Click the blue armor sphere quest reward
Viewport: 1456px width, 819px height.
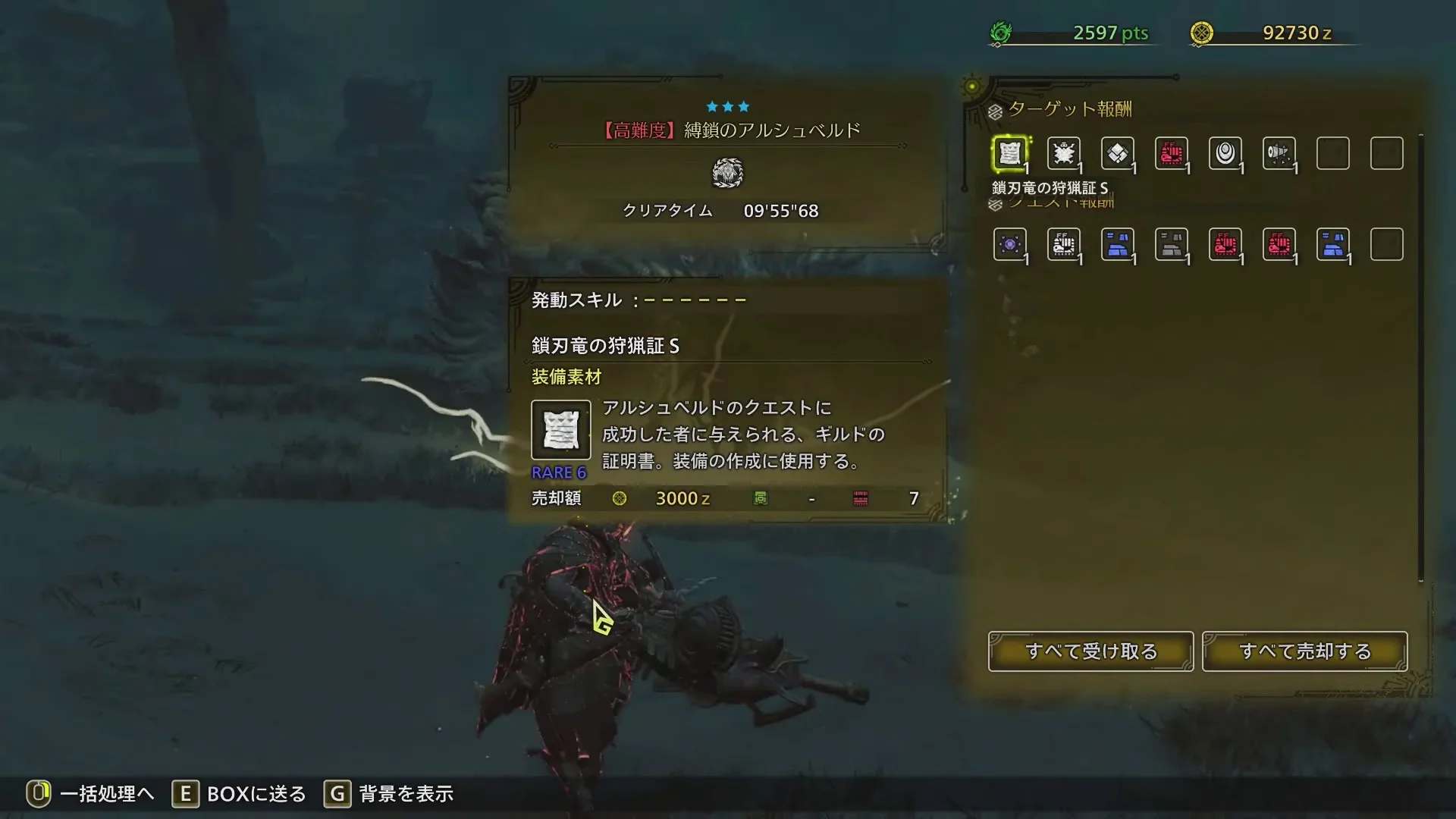click(1118, 244)
